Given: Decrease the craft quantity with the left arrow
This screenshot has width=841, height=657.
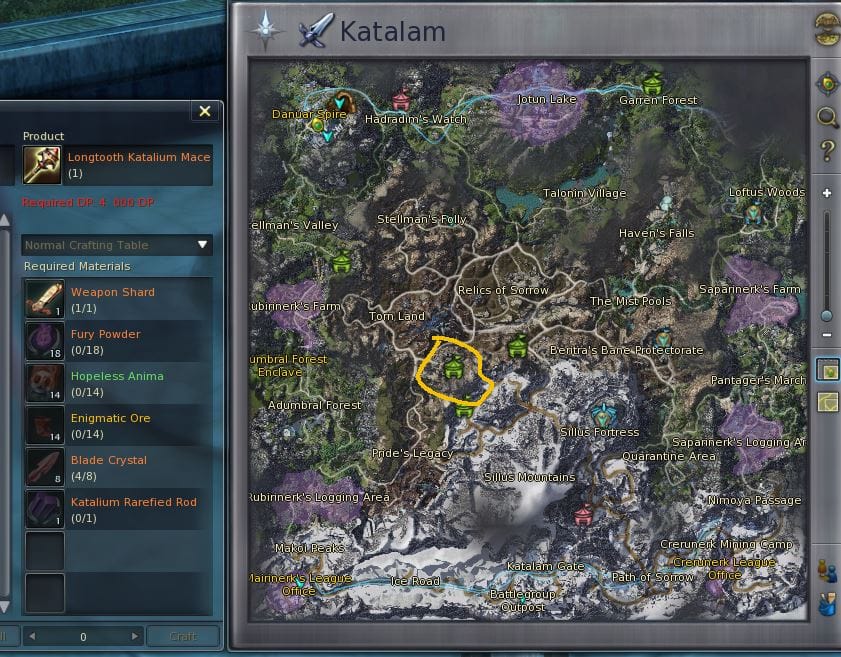Looking at the screenshot, I should [x=30, y=636].
